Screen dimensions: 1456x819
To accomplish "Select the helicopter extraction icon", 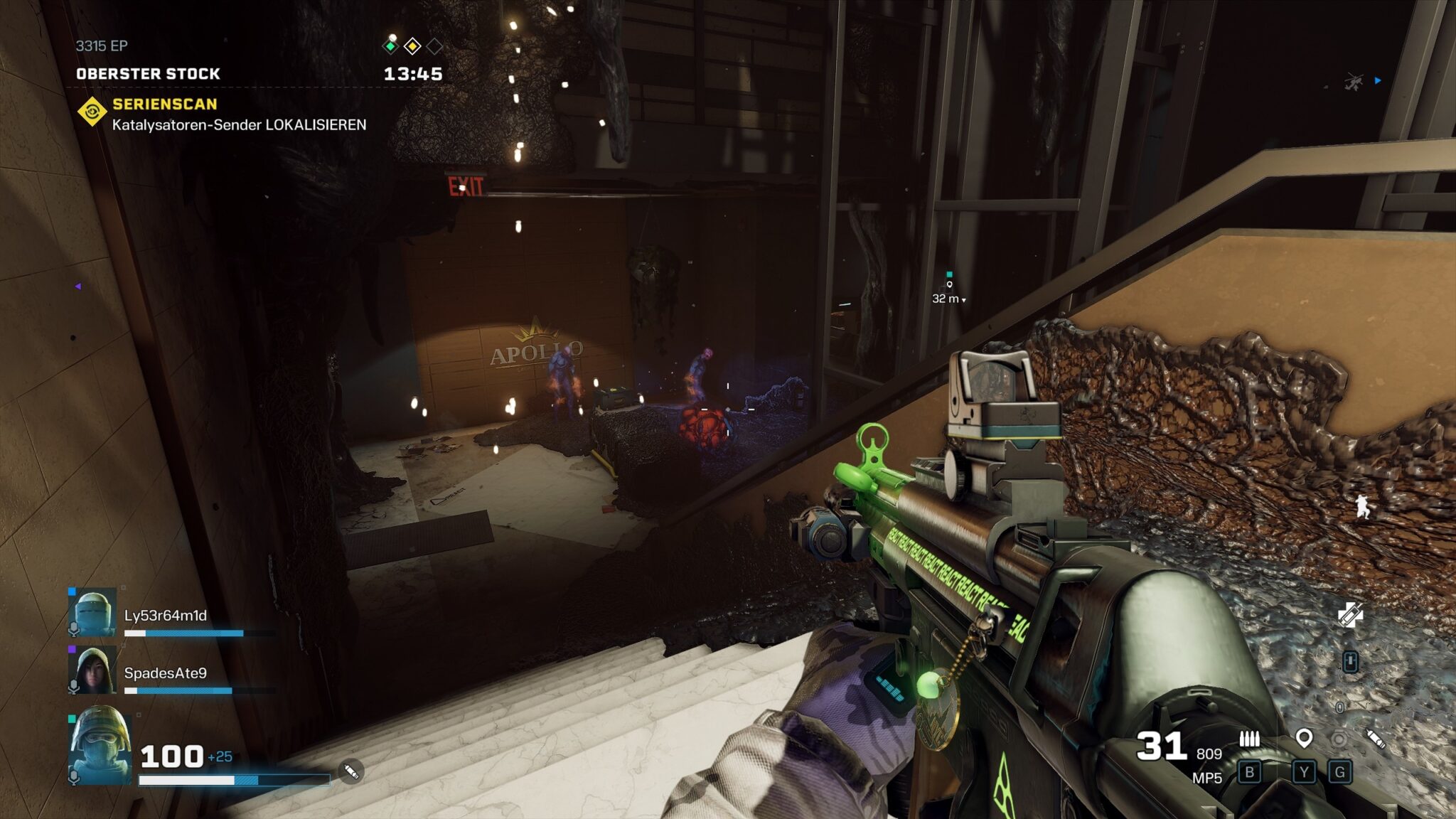I will tap(1353, 82).
